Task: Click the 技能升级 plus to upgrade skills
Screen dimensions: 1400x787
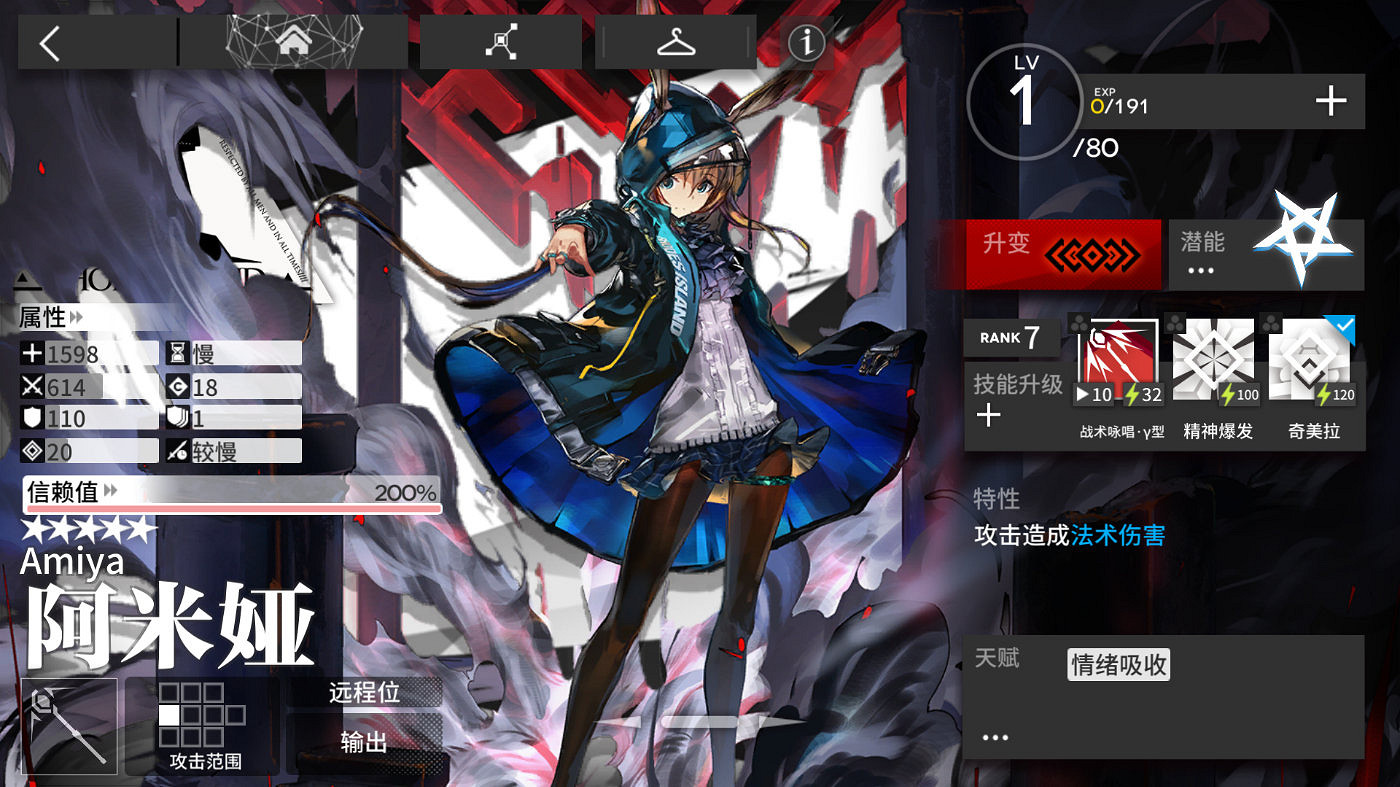Action: (989, 414)
